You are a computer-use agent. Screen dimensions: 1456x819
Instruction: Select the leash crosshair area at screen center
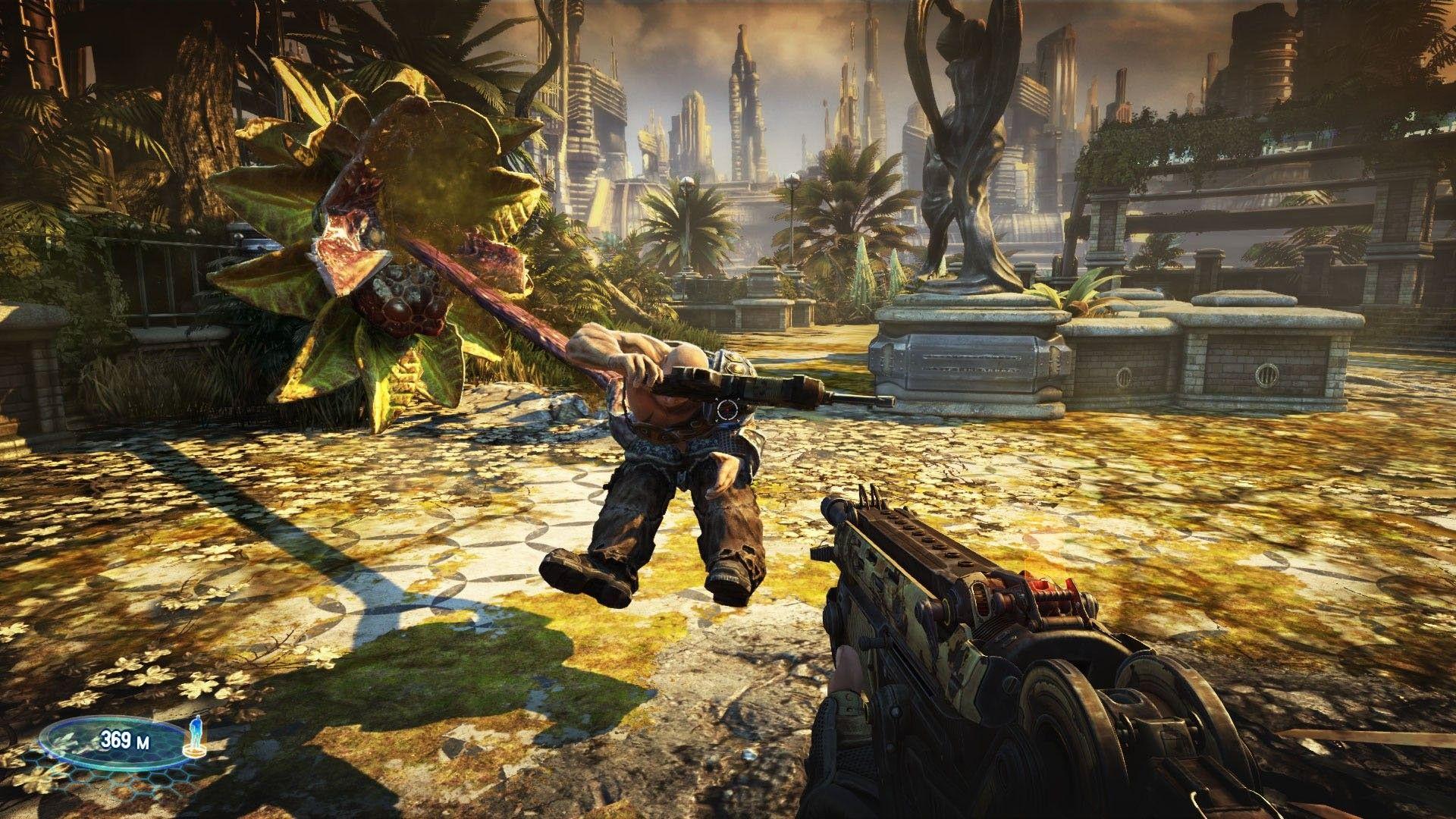(x=728, y=409)
